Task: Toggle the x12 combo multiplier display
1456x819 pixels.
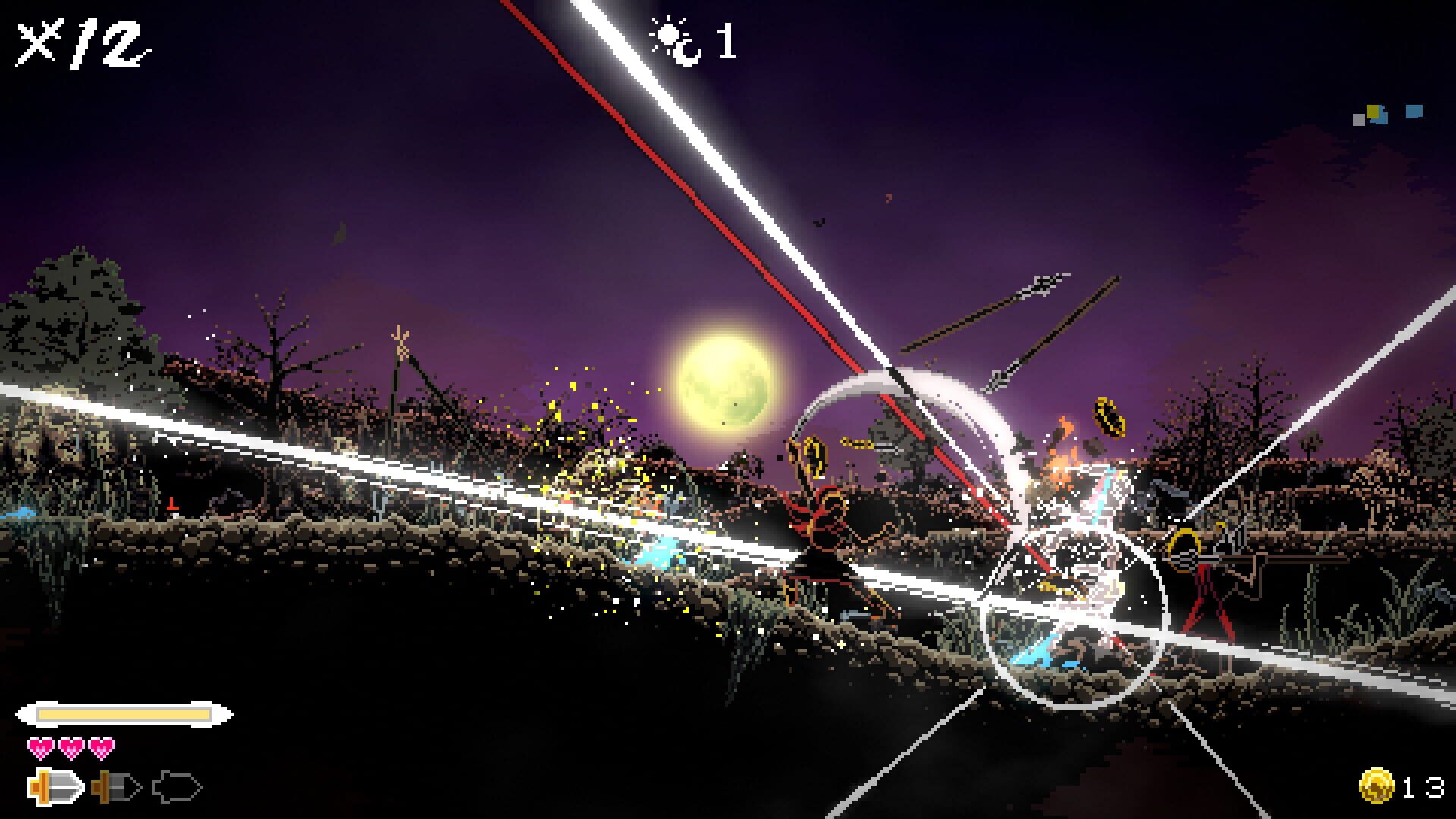Action: (80, 42)
